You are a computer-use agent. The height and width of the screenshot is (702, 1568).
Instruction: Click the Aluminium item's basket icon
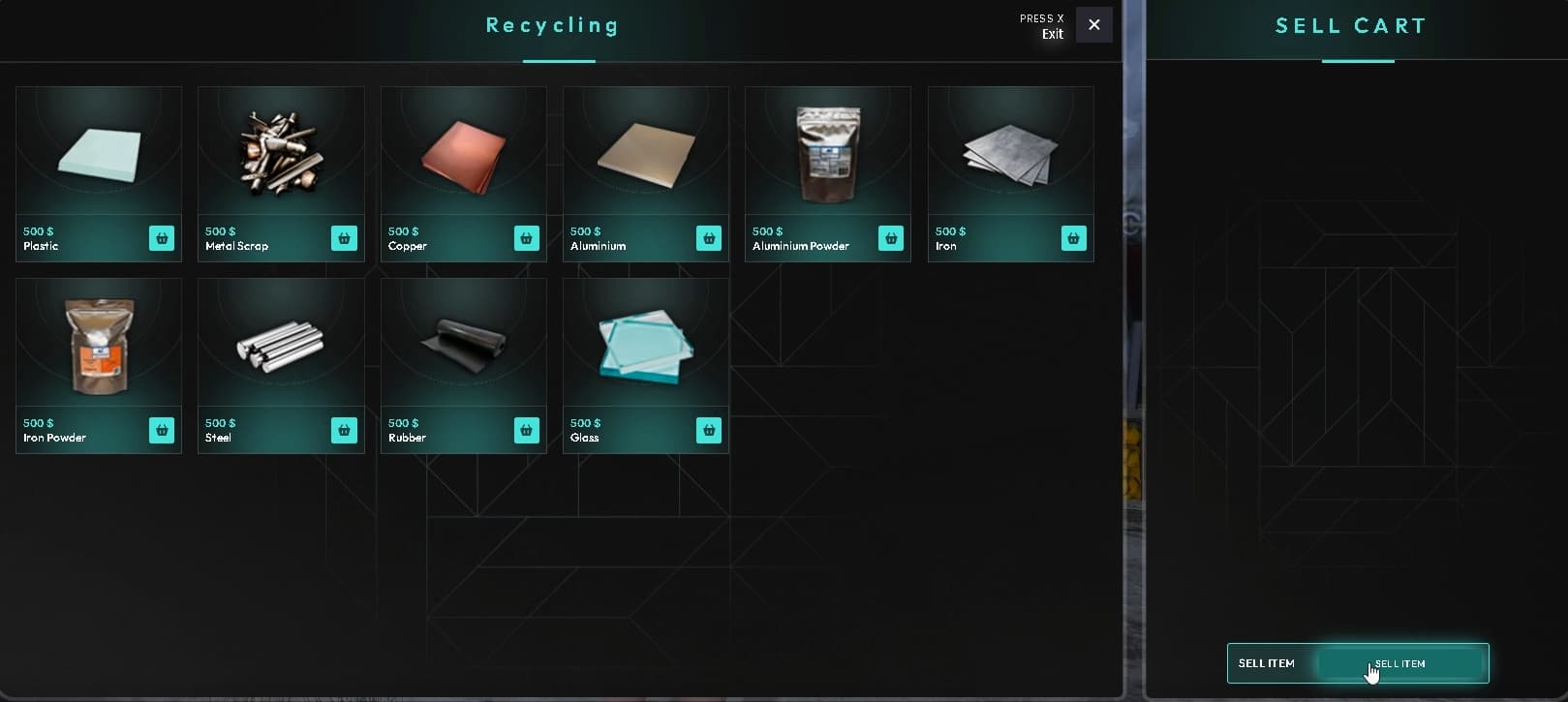click(x=708, y=238)
